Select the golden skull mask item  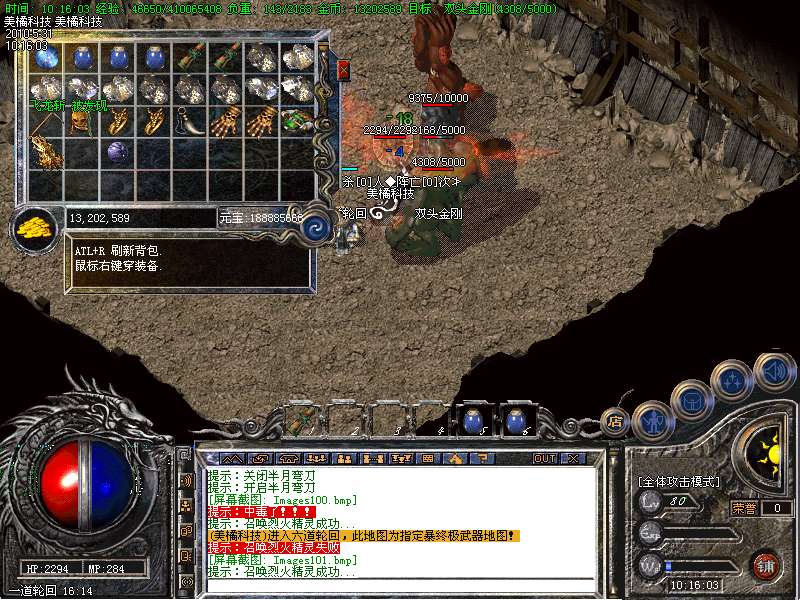tap(81, 121)
